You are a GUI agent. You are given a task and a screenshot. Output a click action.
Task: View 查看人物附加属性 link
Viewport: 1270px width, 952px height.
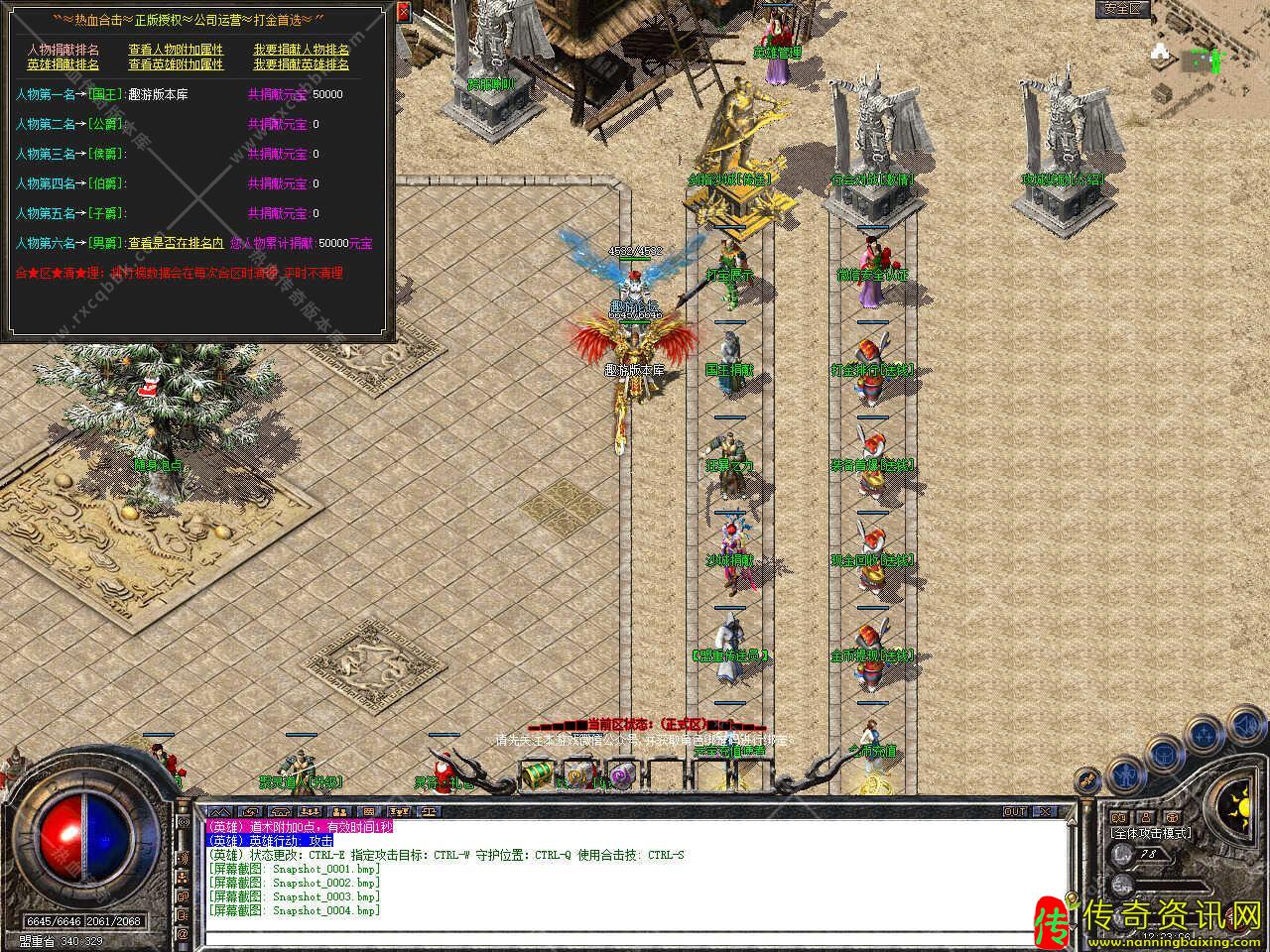[x=176, y=50]
